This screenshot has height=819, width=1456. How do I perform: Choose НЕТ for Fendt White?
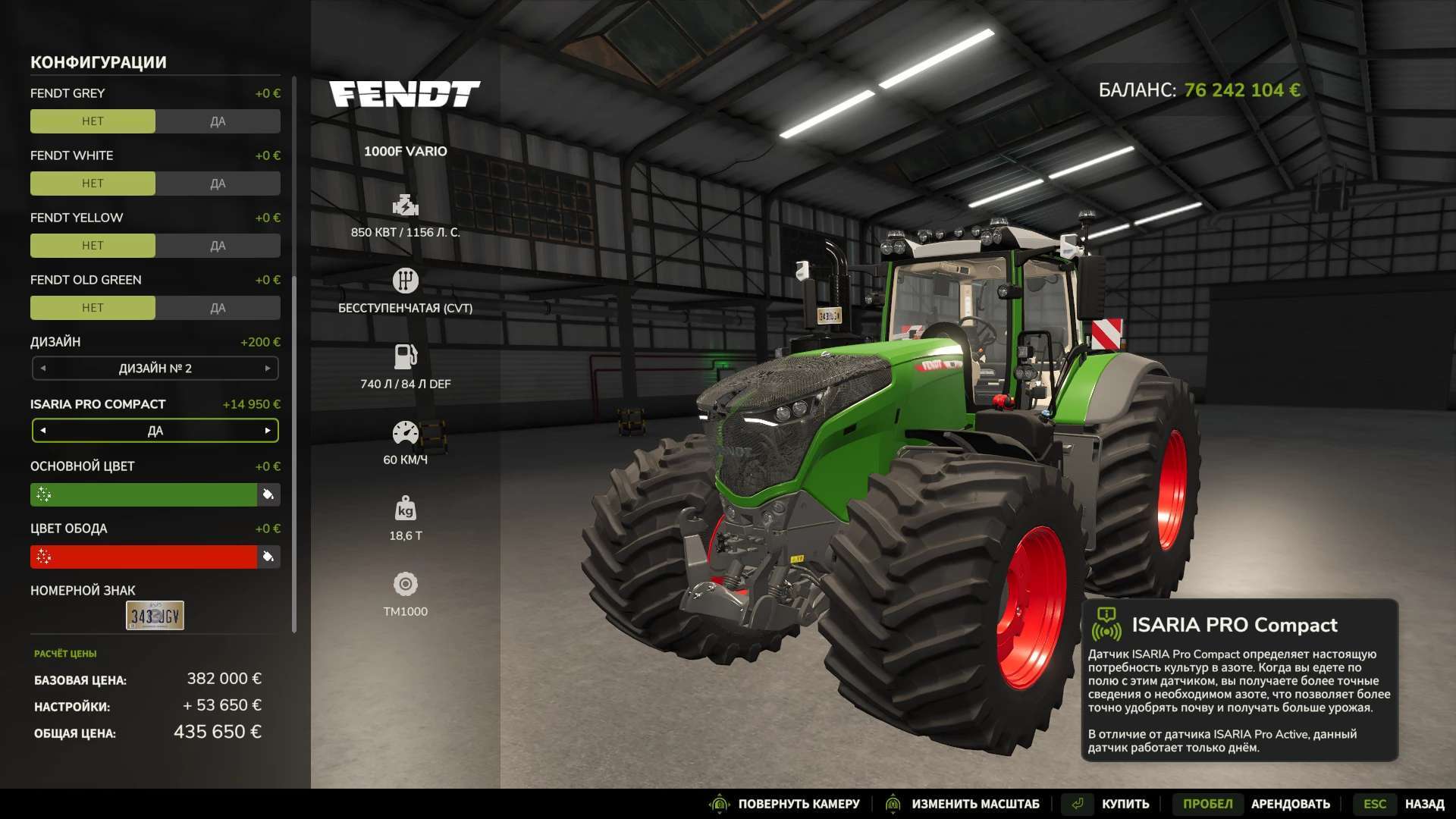pyautogui.click(x=93, y=184)
